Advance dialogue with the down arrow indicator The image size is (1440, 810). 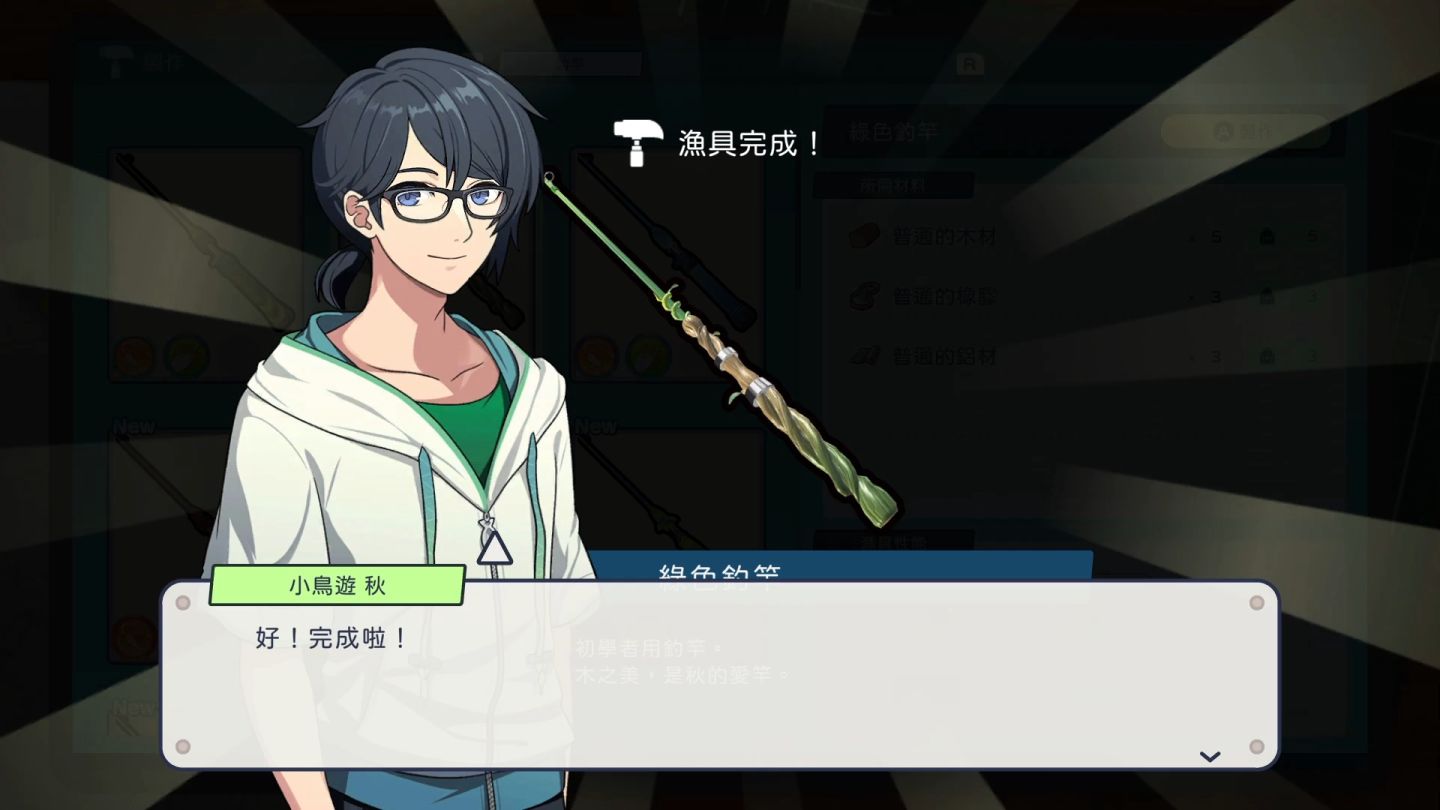(1210, 756)
